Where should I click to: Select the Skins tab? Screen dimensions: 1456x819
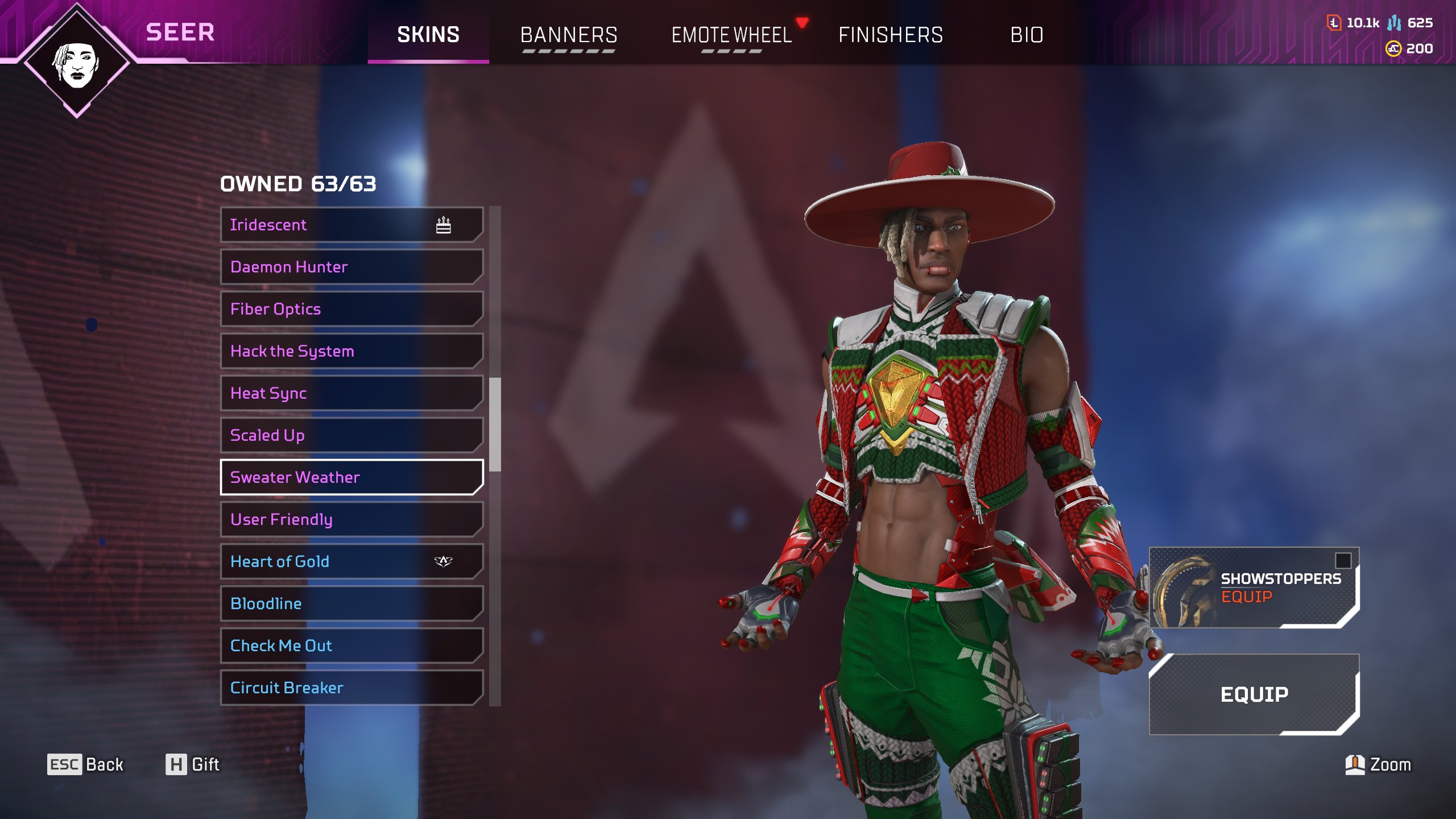[x=428, y=35]
